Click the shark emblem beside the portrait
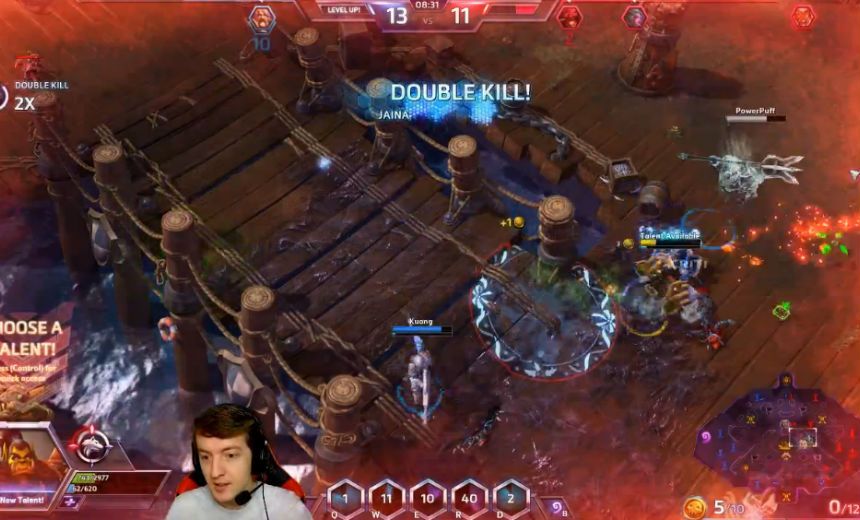Image resolution: width=860 pixels, height=520 pixels. point(91,447)
